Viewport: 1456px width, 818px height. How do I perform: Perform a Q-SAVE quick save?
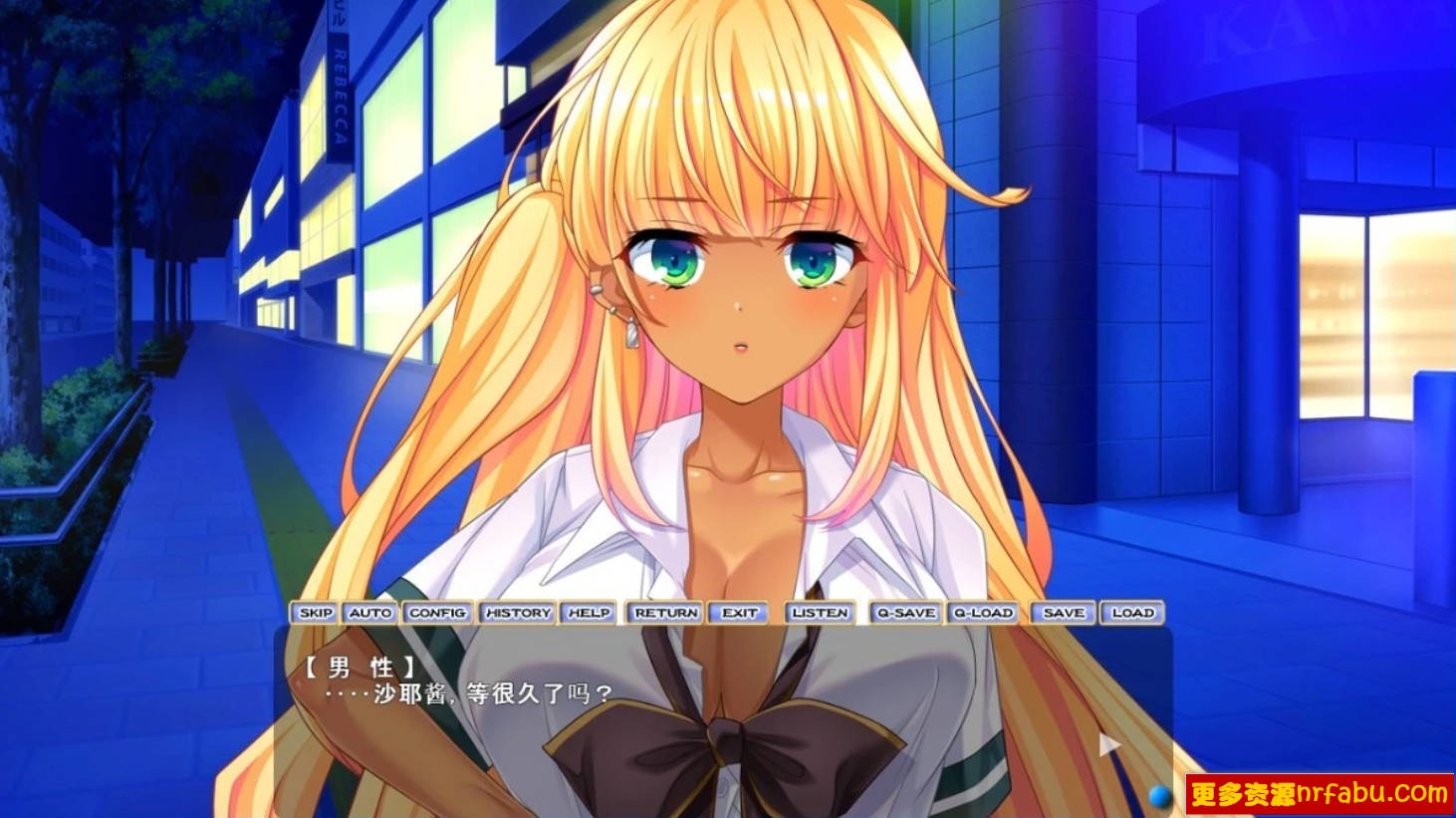(x=903, y=613)
